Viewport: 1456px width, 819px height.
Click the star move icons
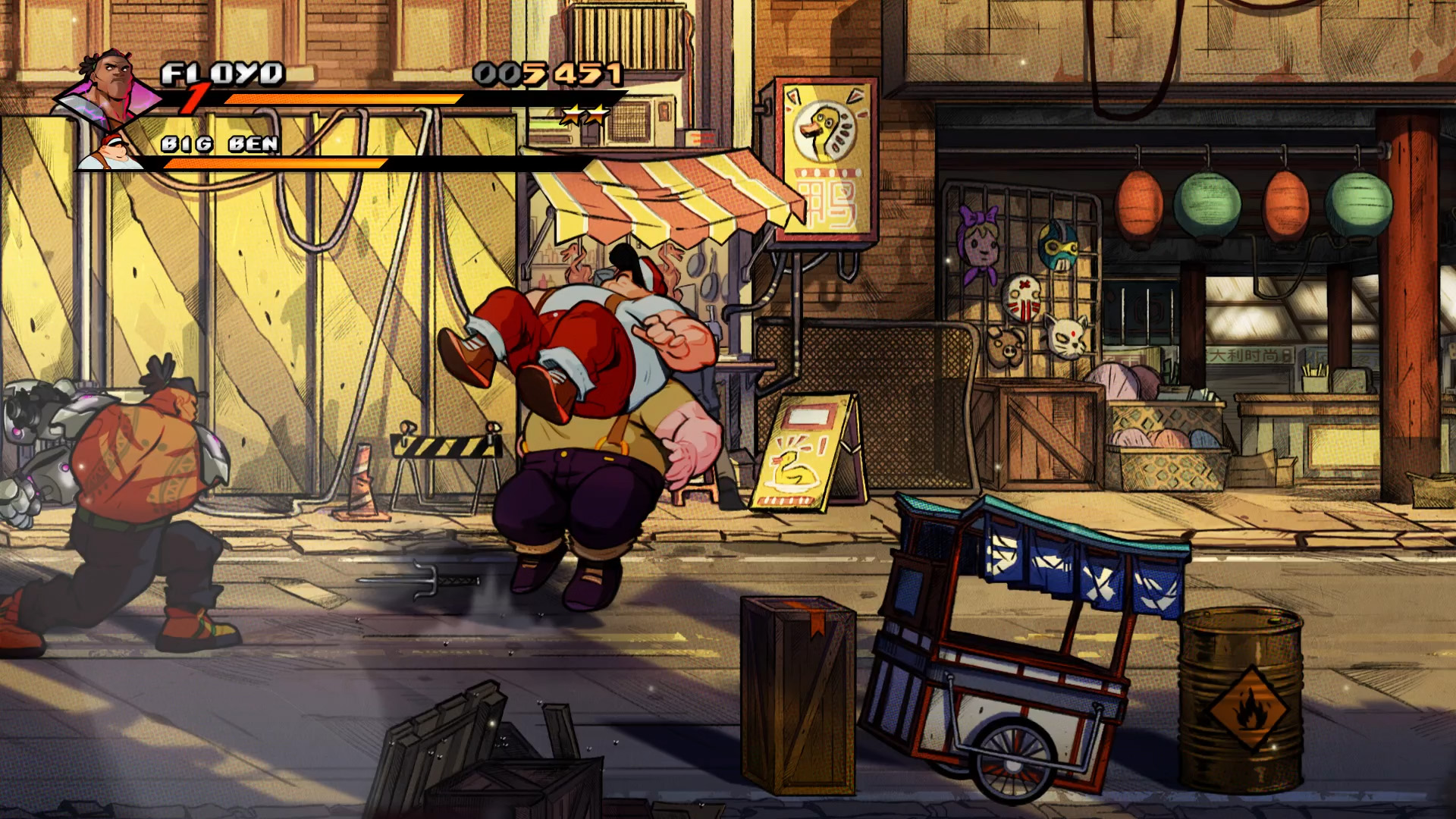pyautogui.click(x=584, y=115)
